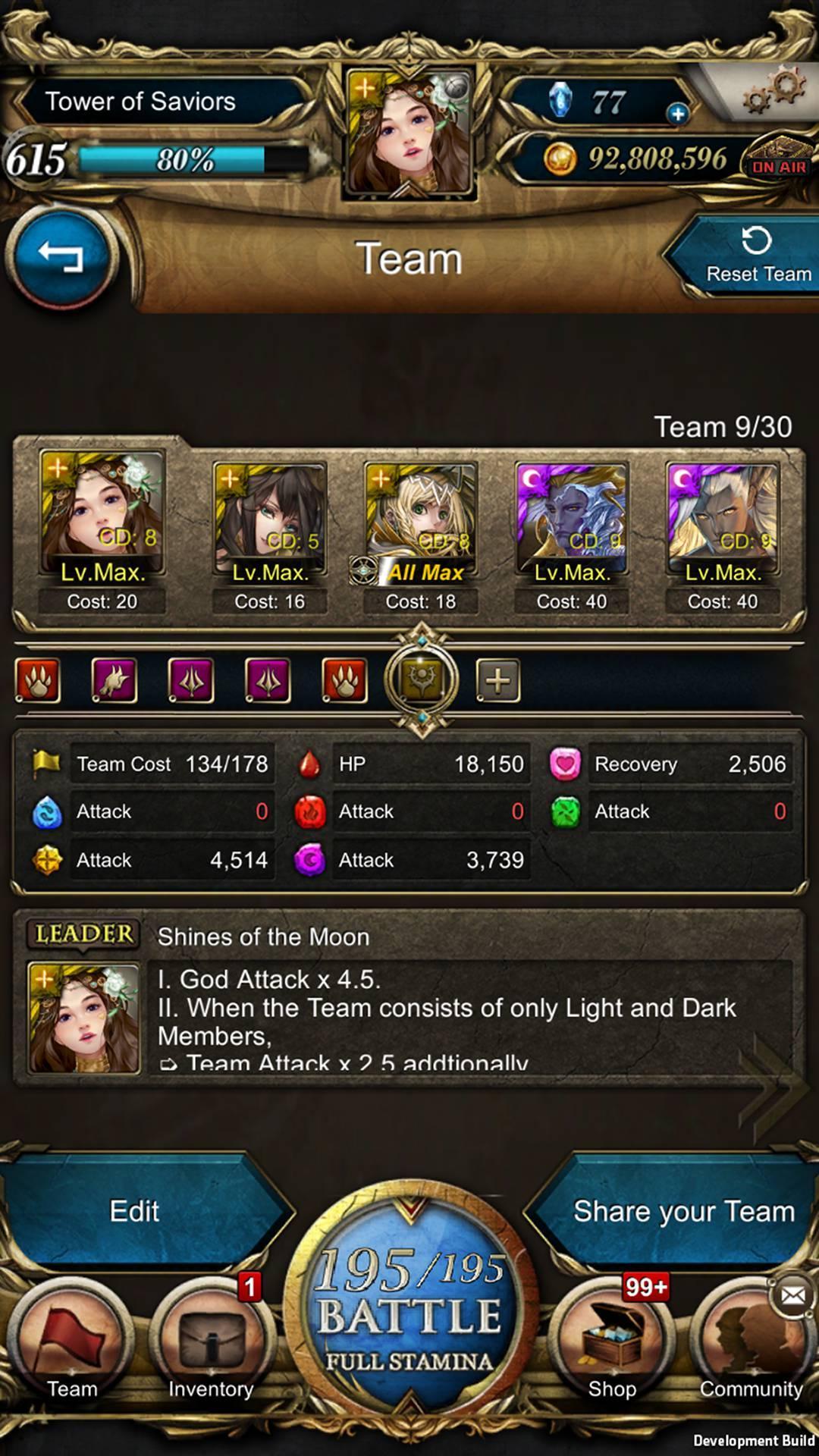Switch to the Team tab
The height and width of the screenshot is (1456, 819).
point(72,1344)
